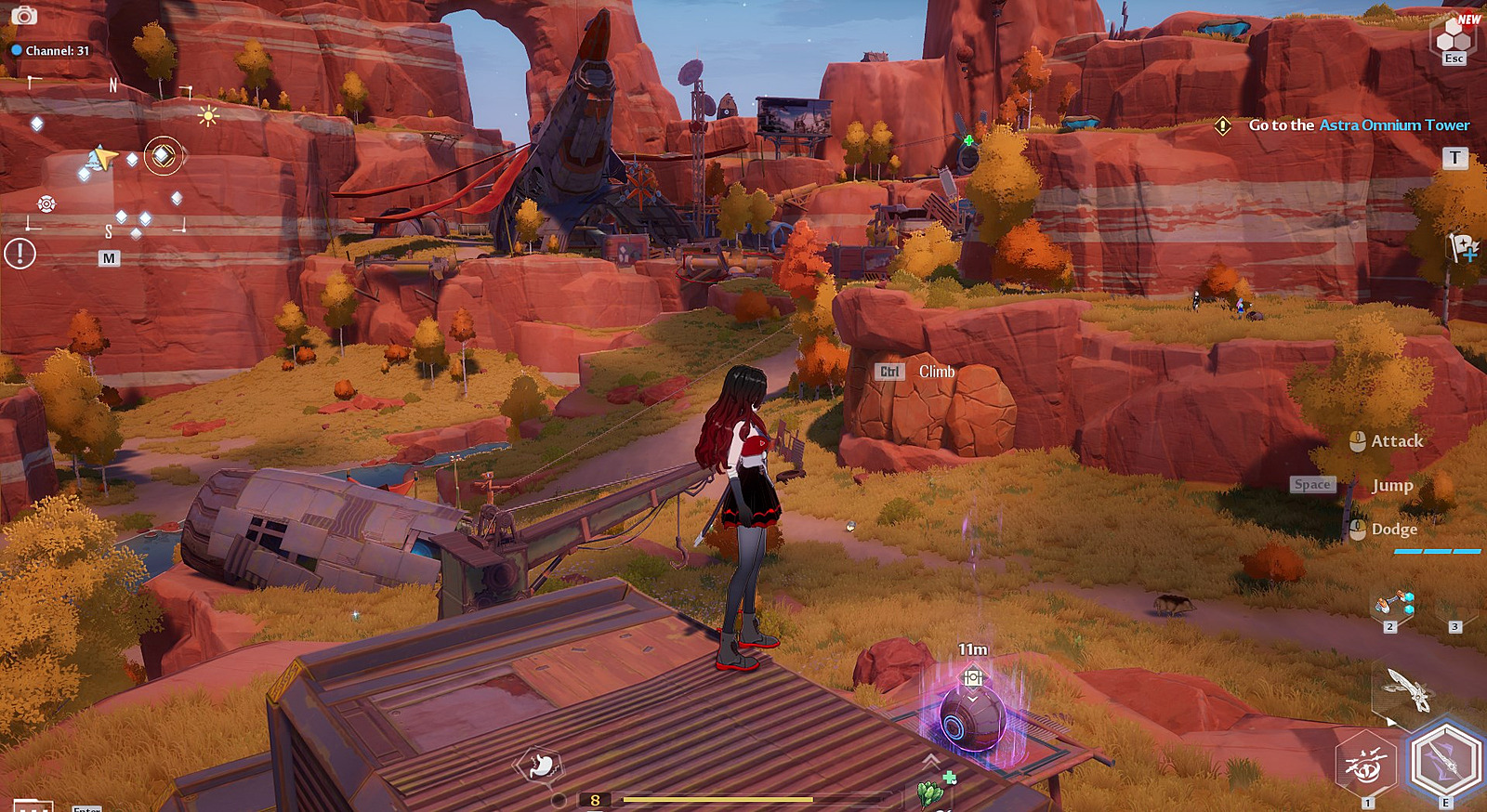Open the hexagon main menu icon
1487x812 pixels.
pyautogui.click(x=1454, y=36)
